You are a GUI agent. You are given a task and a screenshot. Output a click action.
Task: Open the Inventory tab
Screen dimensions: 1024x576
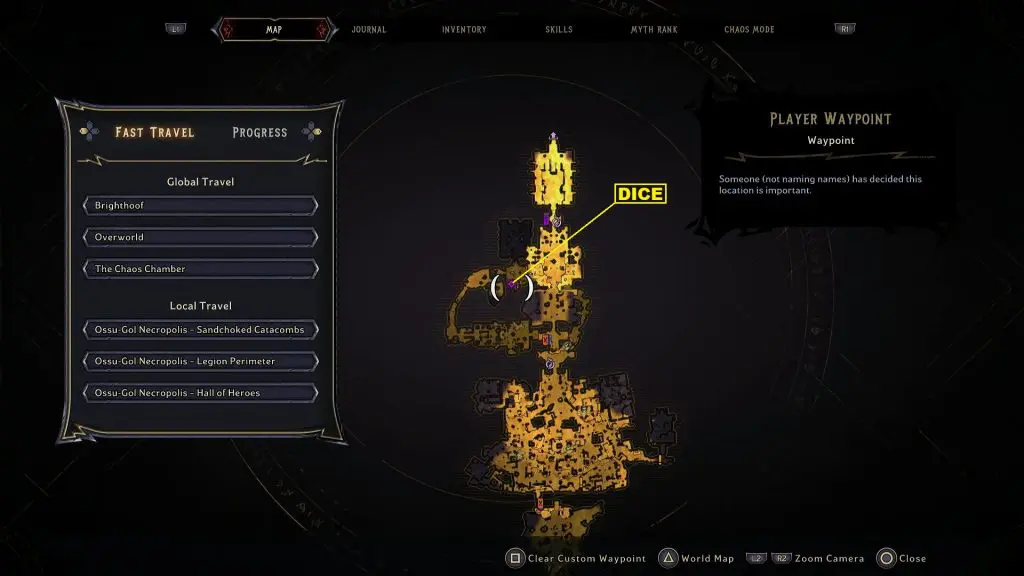(464, 30)
